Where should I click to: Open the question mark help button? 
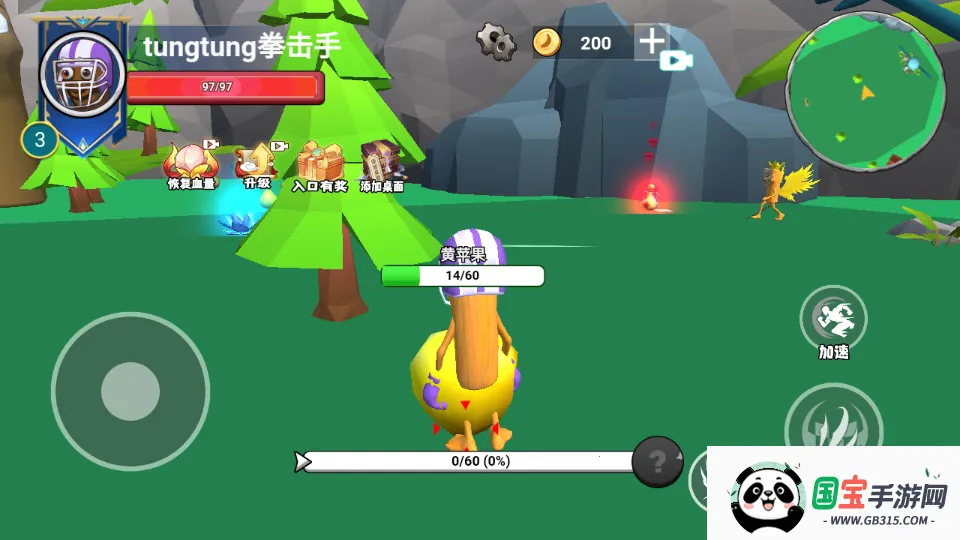[x=657, y=461]
